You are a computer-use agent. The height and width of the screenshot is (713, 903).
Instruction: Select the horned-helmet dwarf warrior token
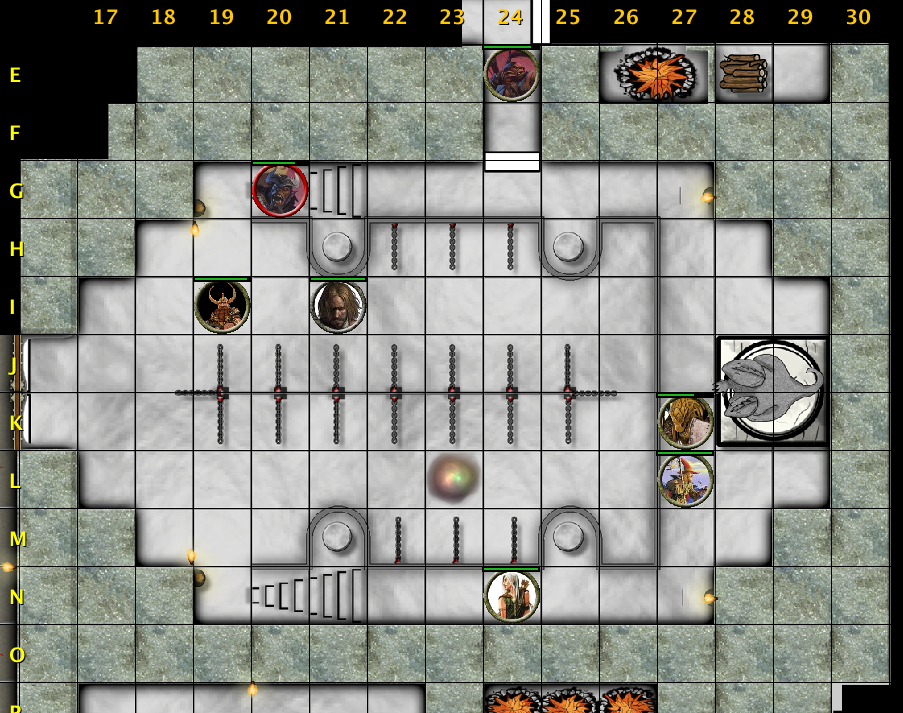click(x=222, y=306)
